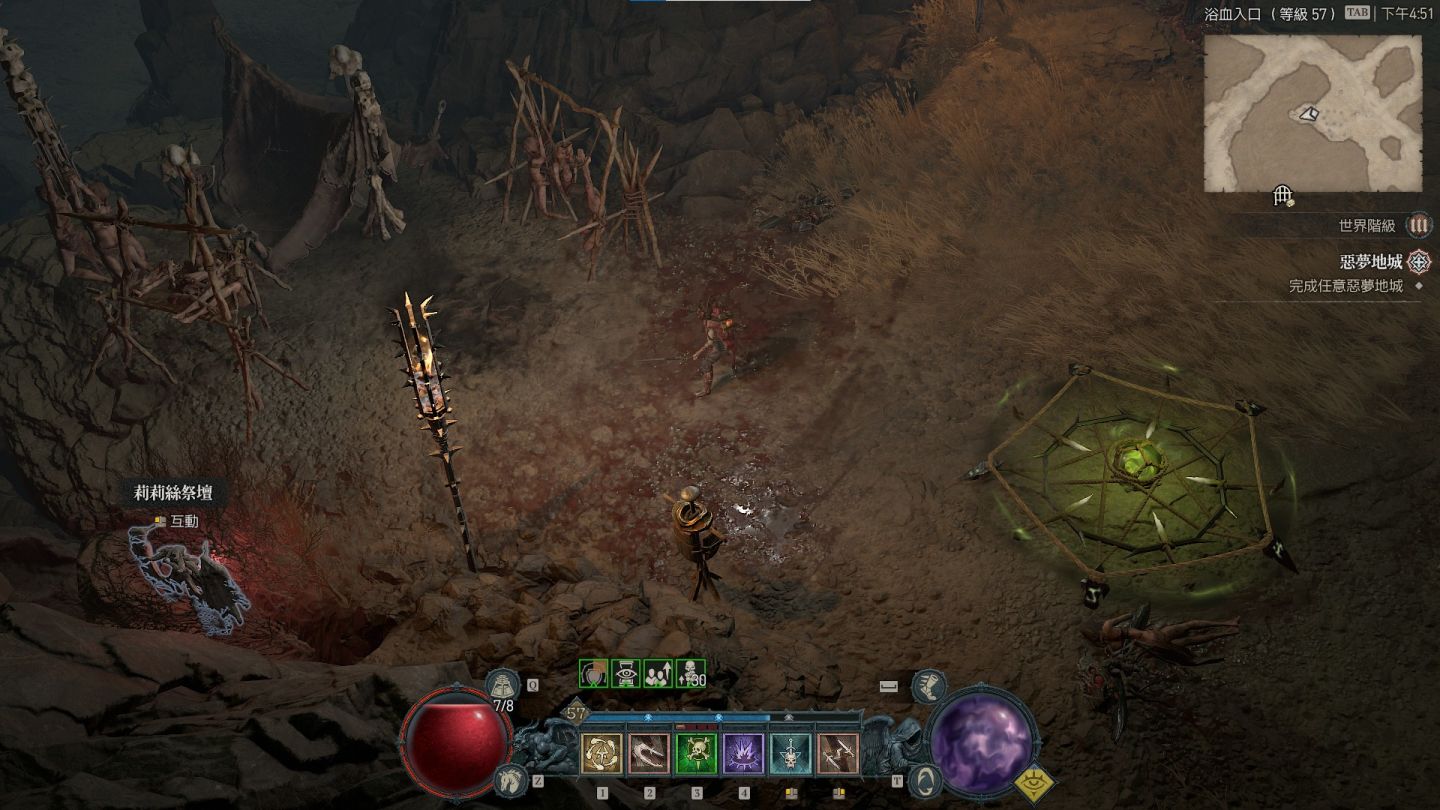The height and width of the screenshot is (810, 1440).
Task: Use the healing potion icon
Action: [x=502, y=686]
